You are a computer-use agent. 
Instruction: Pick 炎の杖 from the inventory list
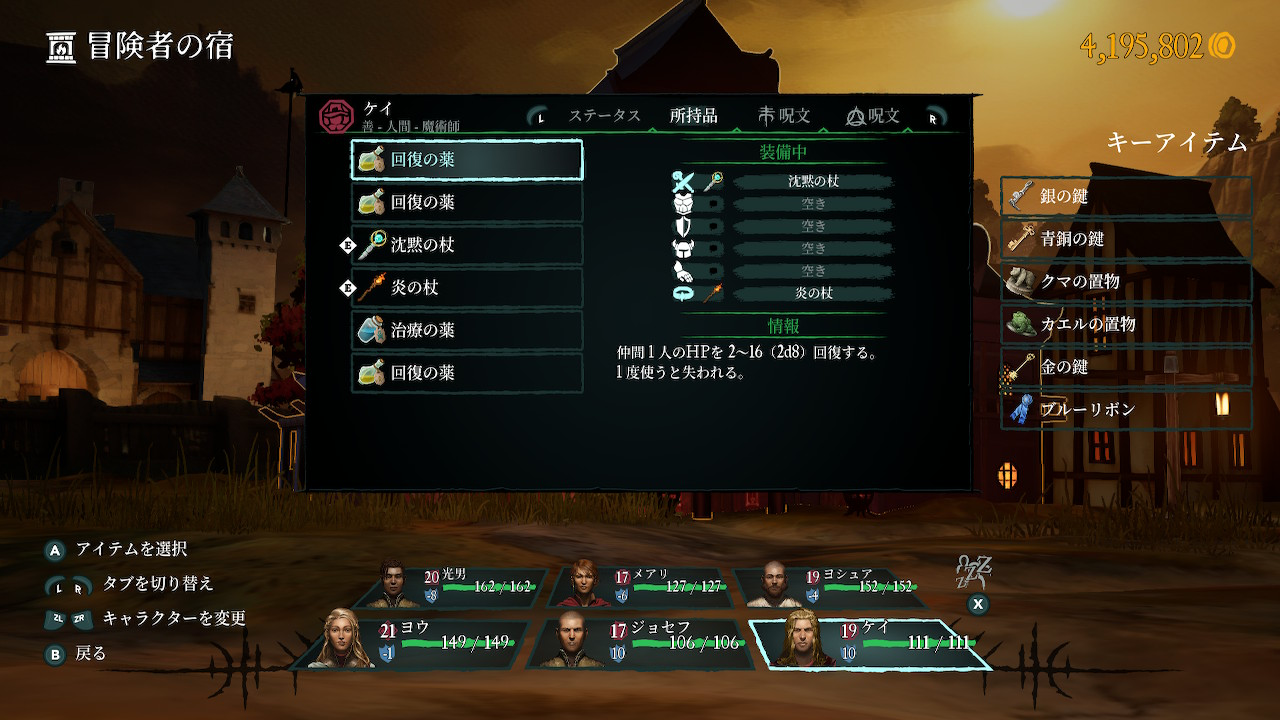coord(467,288)
